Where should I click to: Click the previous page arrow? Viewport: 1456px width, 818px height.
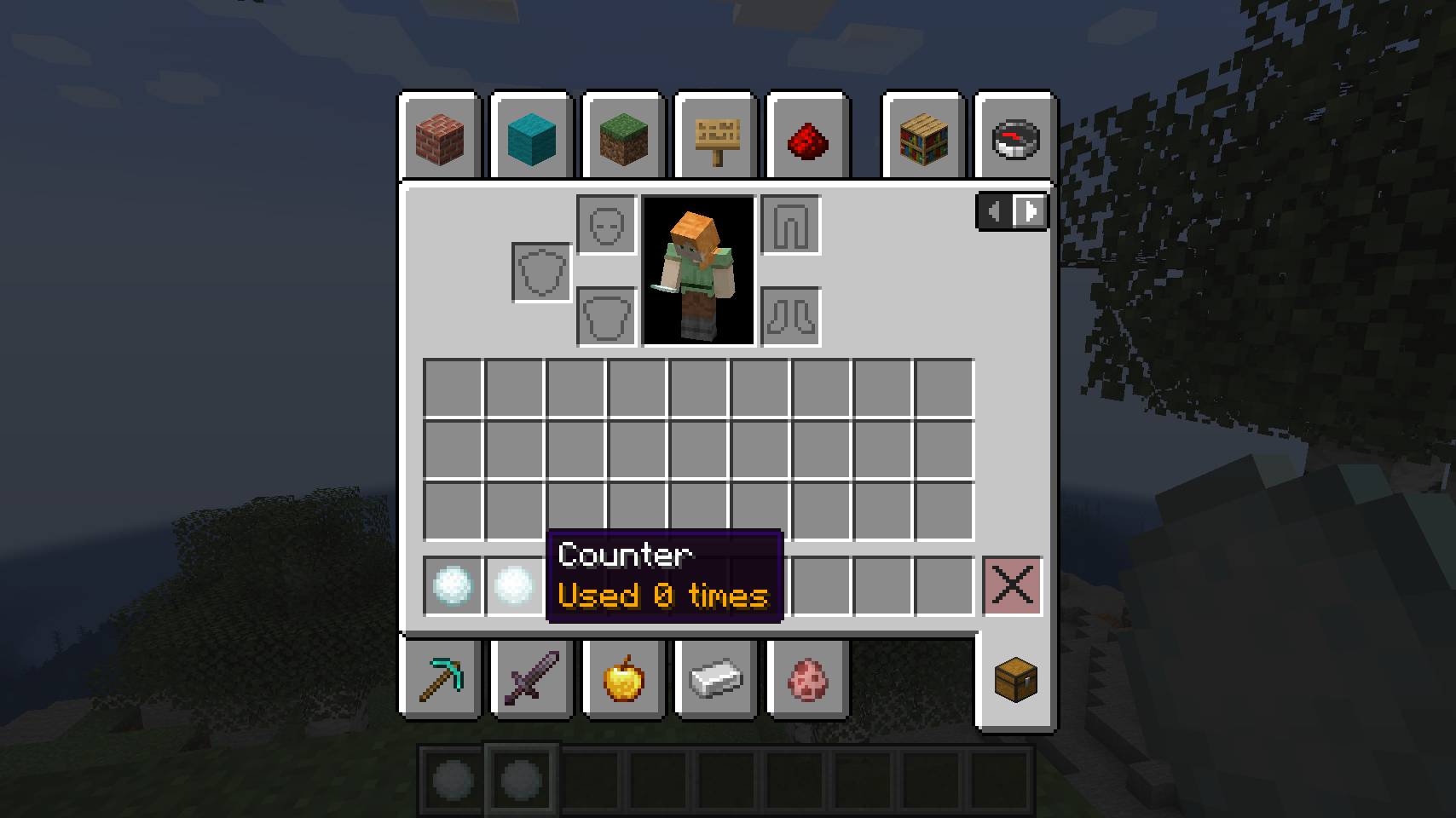[994, 212]
